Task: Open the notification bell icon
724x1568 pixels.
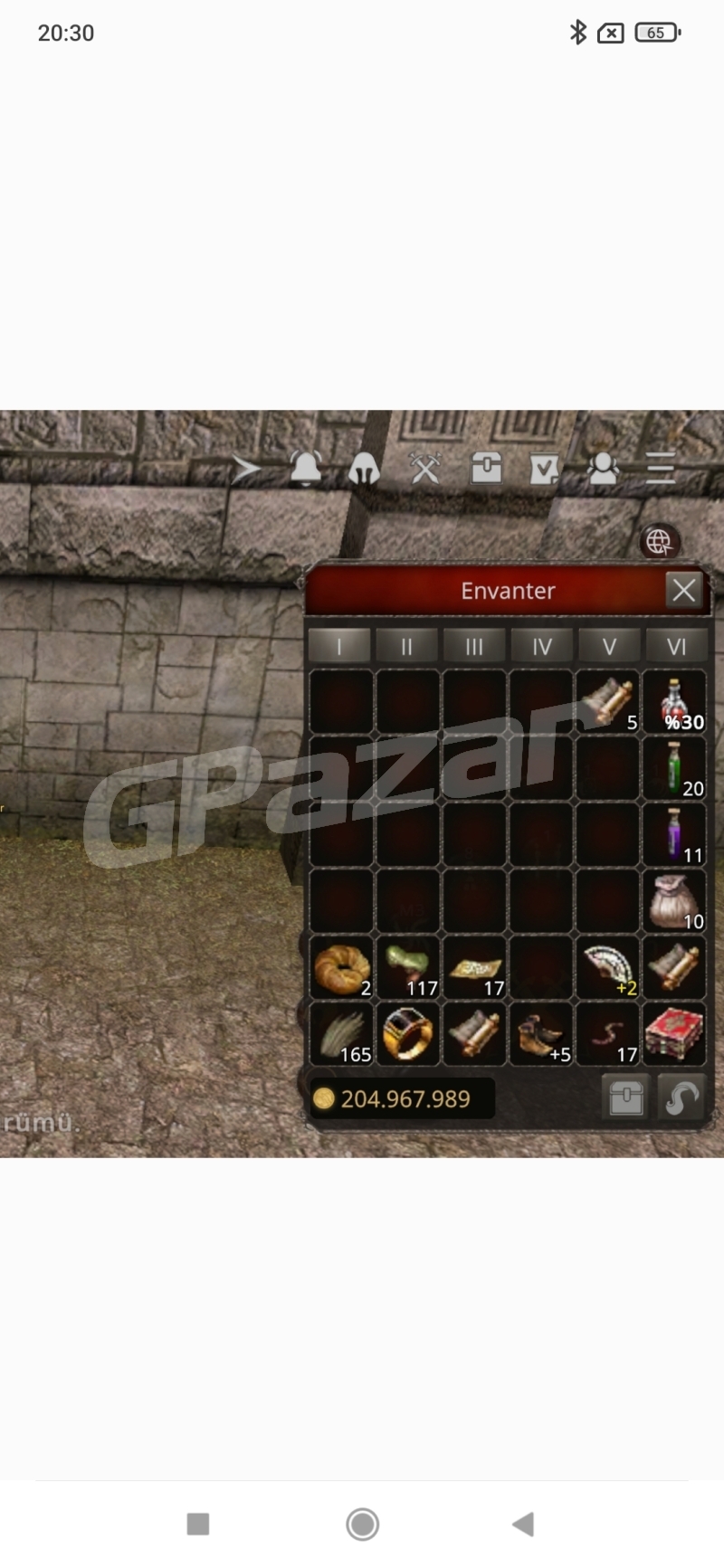Action: (x=306, y=468)
